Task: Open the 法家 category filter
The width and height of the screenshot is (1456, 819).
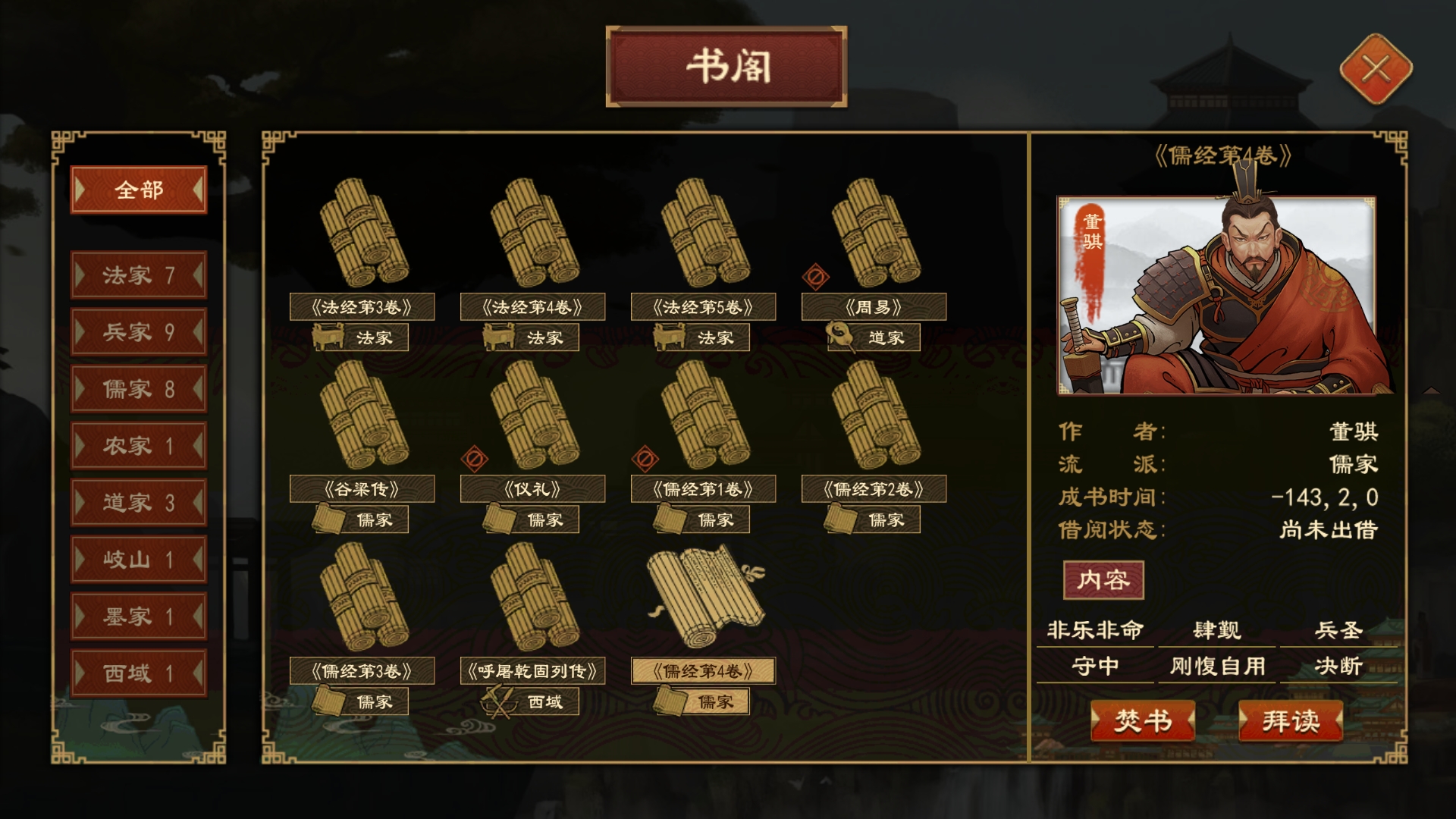Action: click(138, 275)
